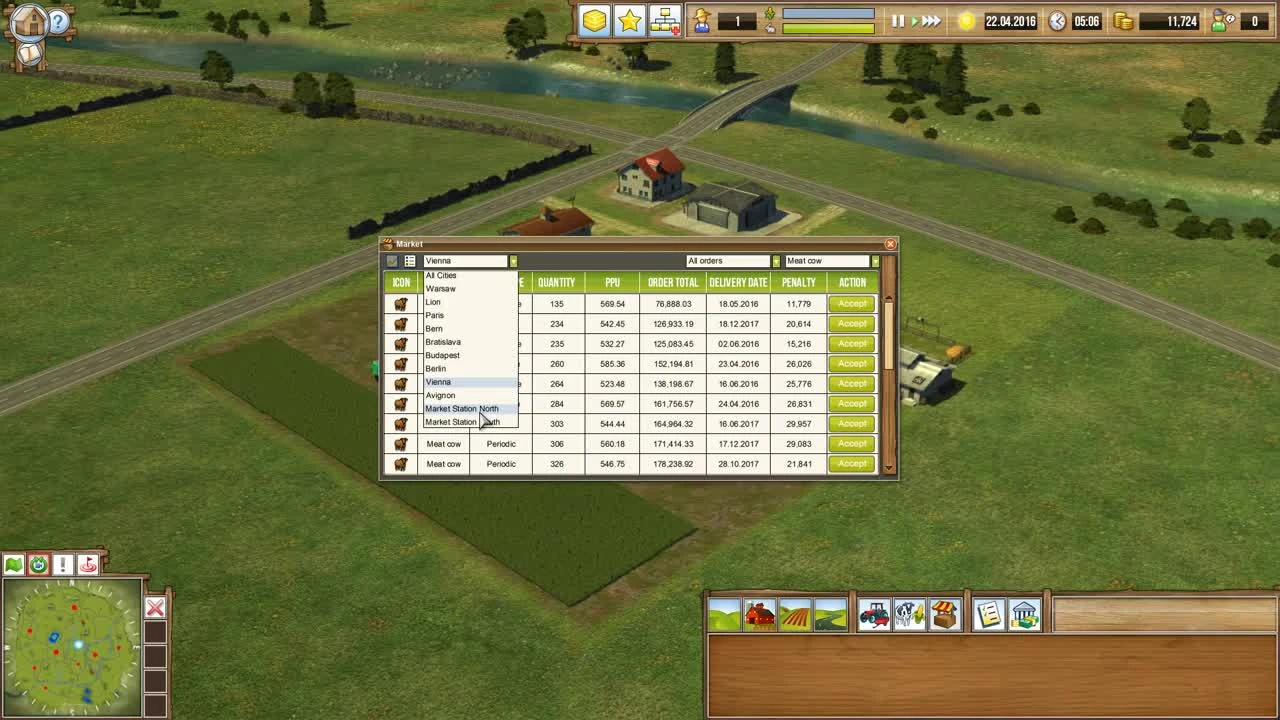Open the company hierarchy panel

click(664, 19)
